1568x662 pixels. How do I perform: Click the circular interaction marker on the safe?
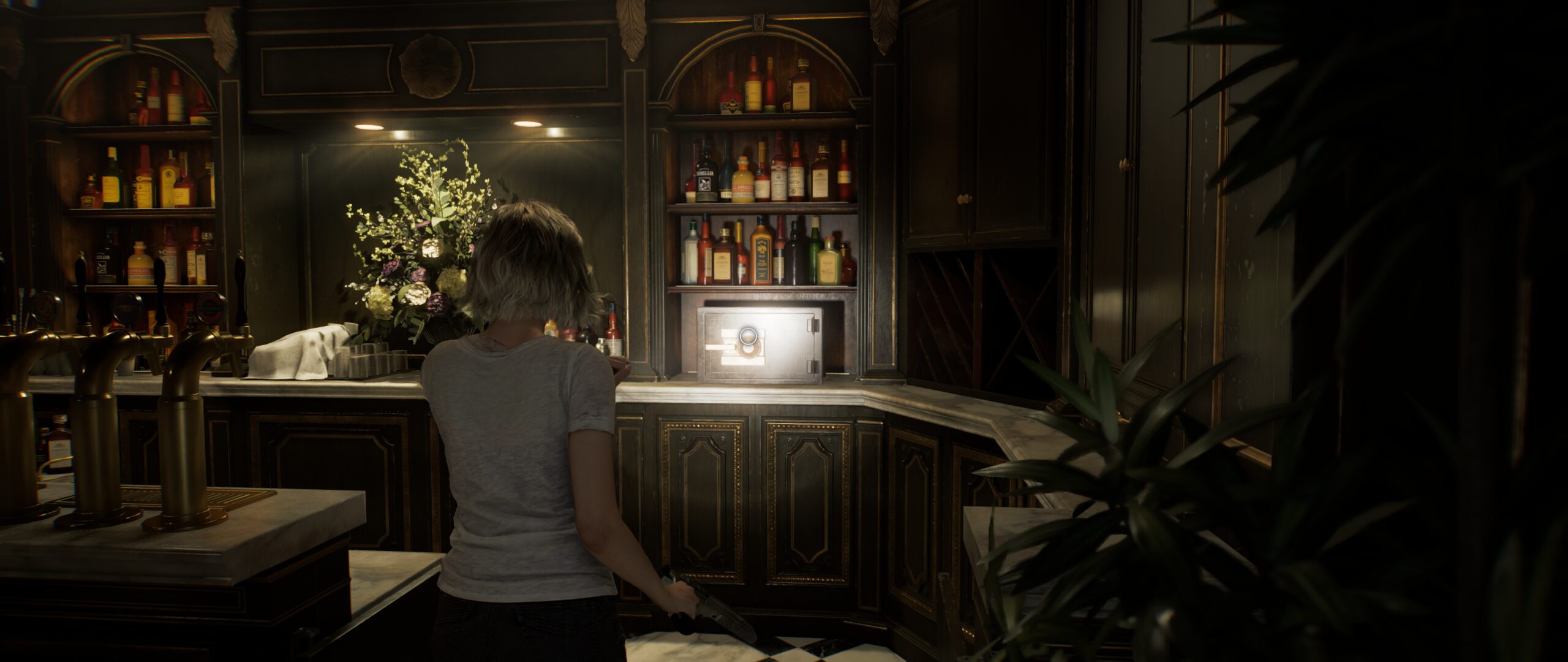pos(747,336)
